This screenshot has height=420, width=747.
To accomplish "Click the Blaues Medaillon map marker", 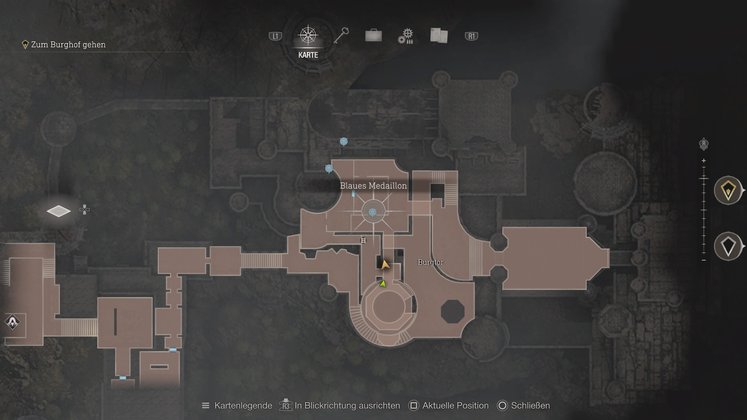I will click(x=374, y=211).
